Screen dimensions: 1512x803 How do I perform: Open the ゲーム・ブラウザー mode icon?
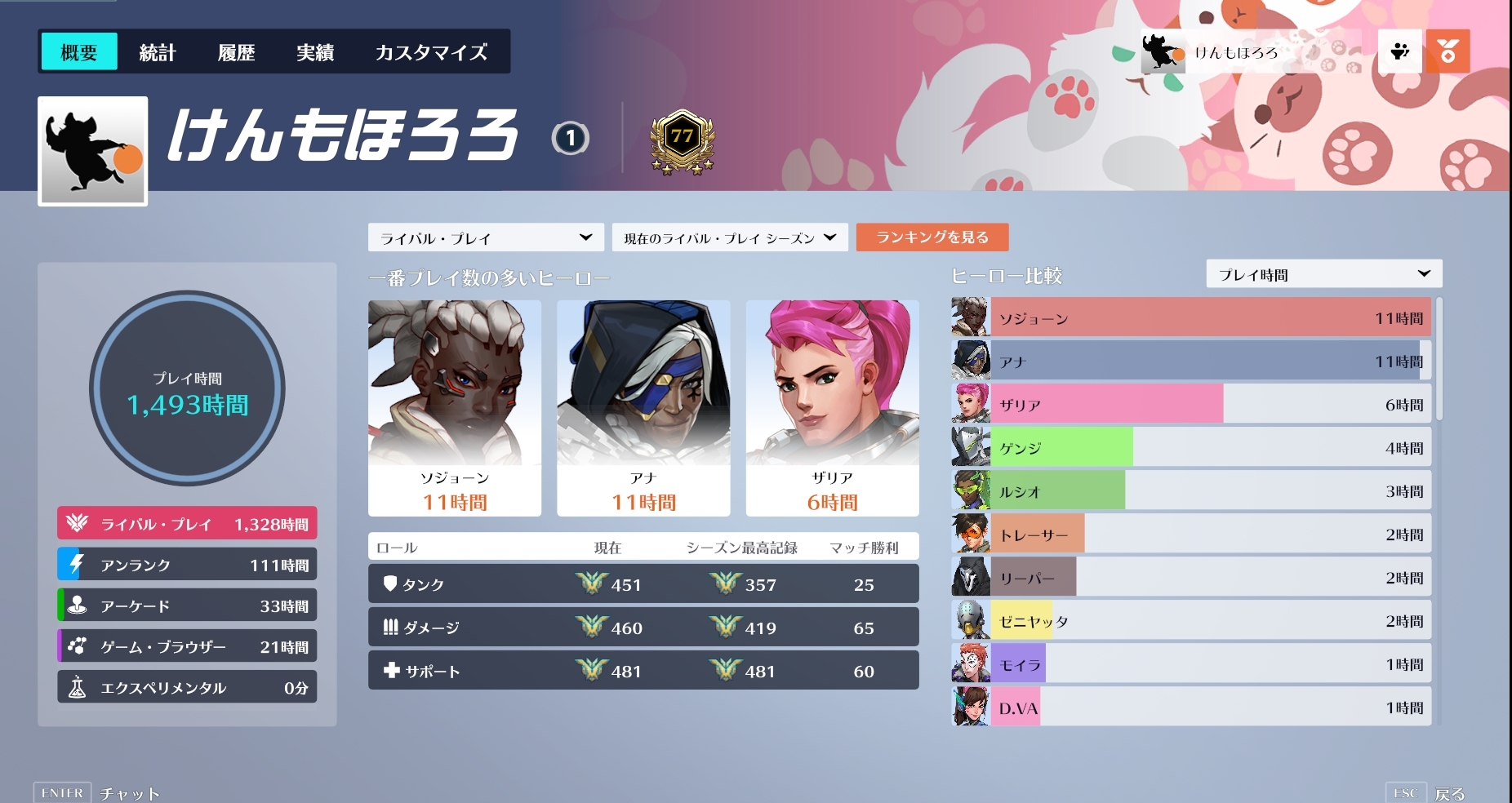pyautogui.click(x=78, y=646)
